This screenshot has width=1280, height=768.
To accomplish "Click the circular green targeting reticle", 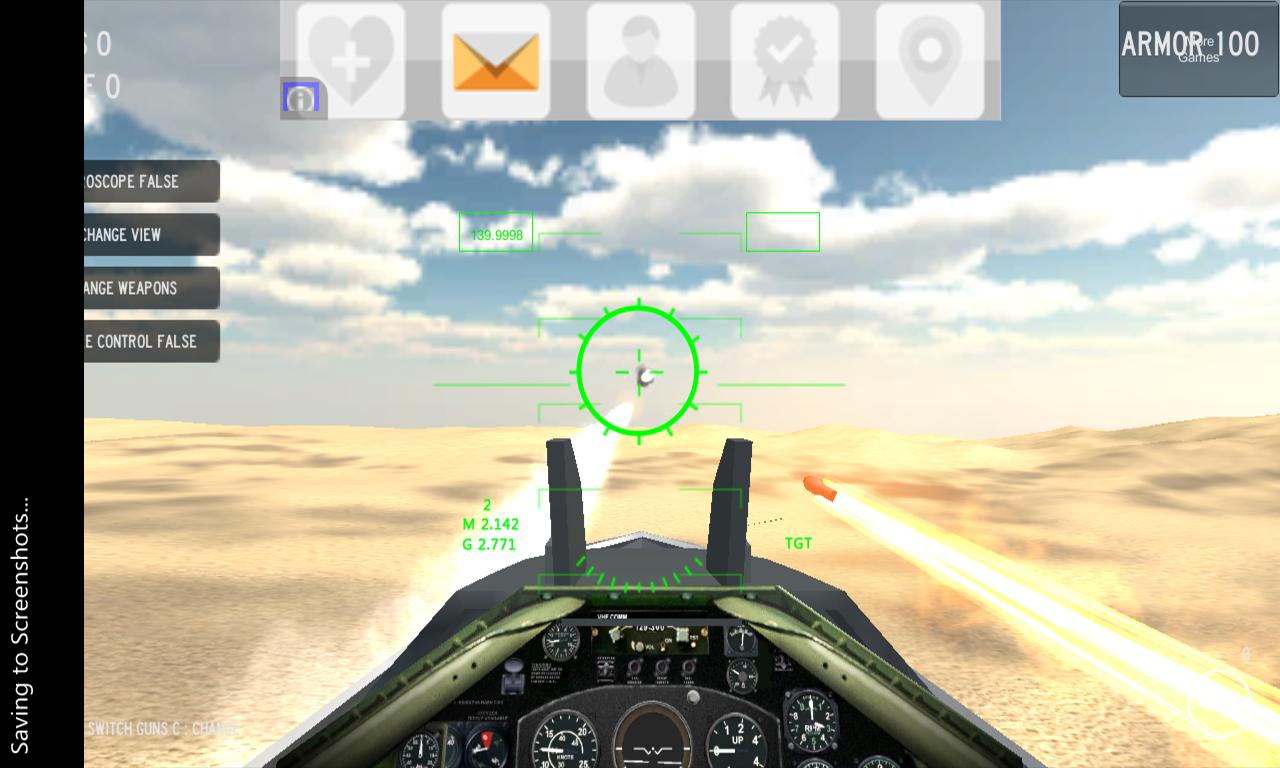I will [637, 370].
